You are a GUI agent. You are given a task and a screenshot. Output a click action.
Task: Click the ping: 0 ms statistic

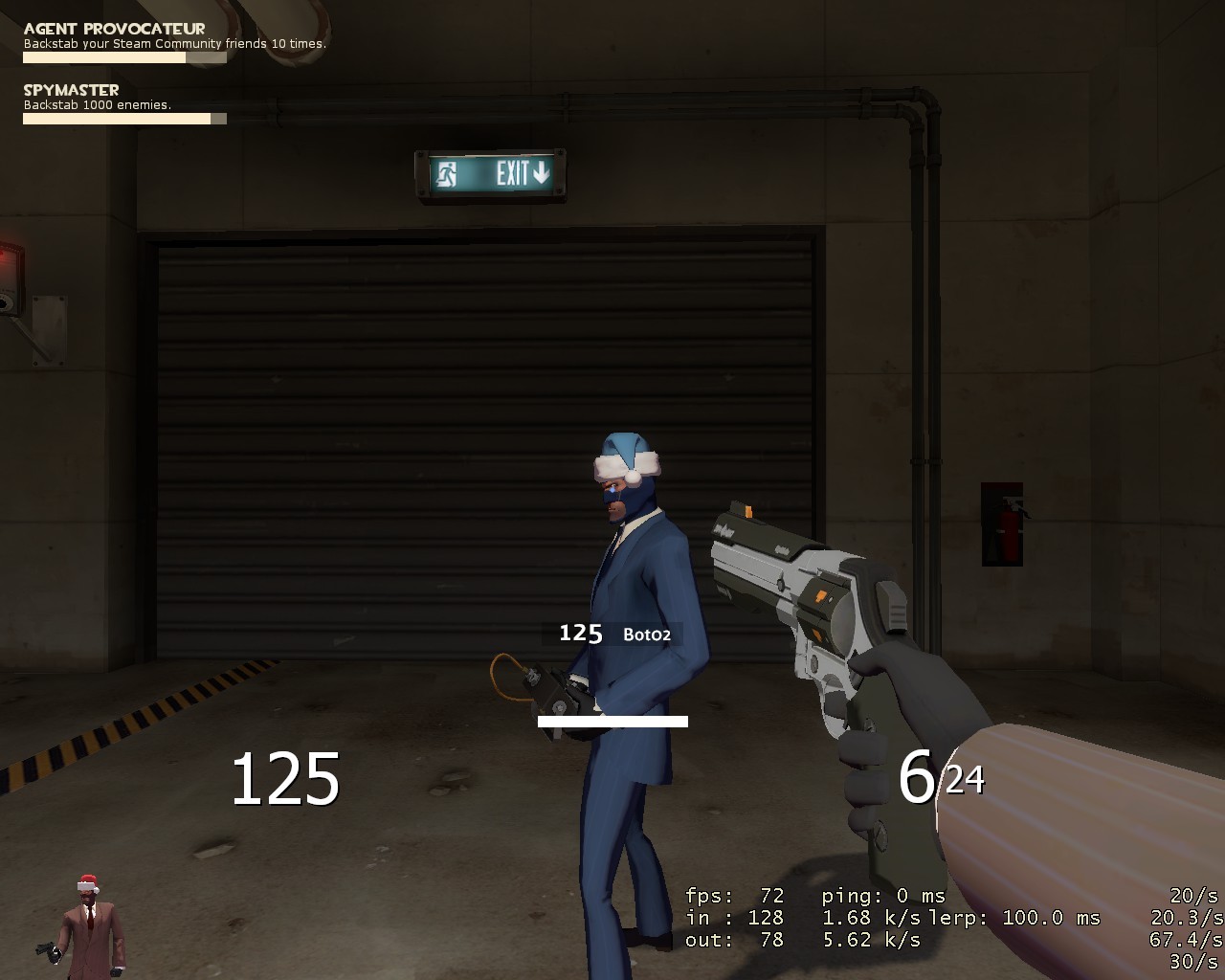882,897
